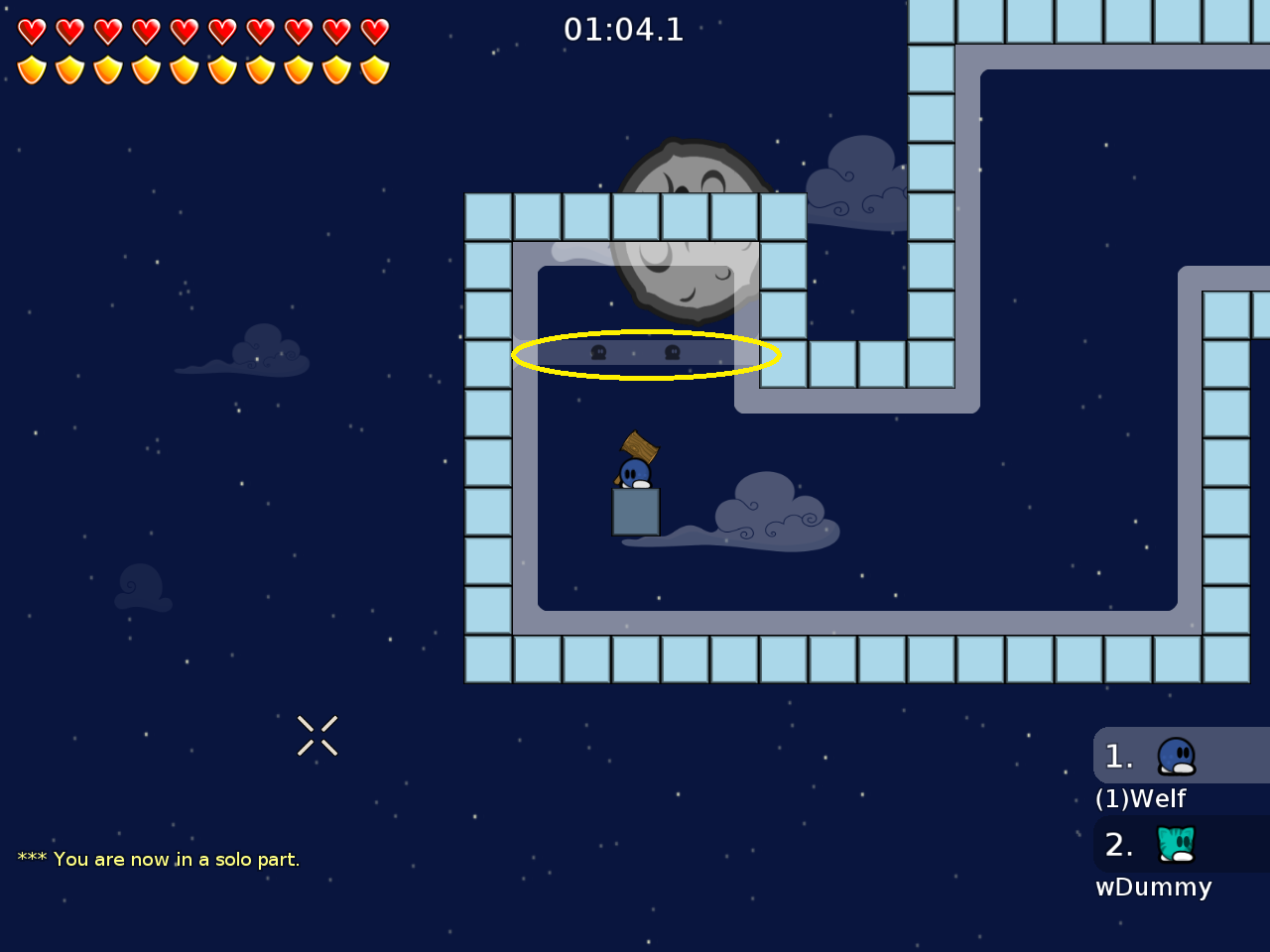Click the (1)Welf player name
1270x952 pixels.
click(1140, 798)
